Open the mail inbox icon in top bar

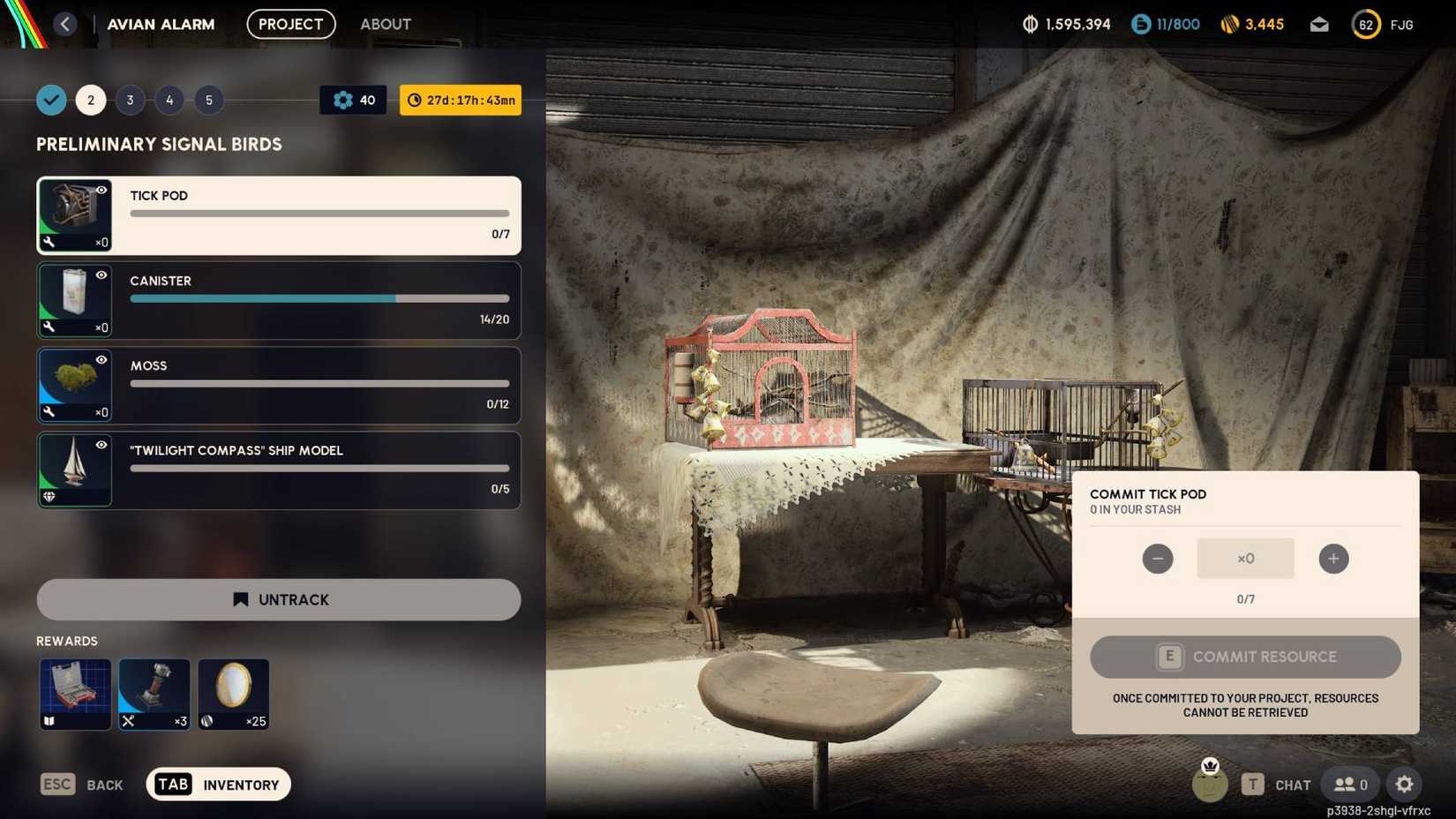pyautogui.click(x=1318, y=24)
